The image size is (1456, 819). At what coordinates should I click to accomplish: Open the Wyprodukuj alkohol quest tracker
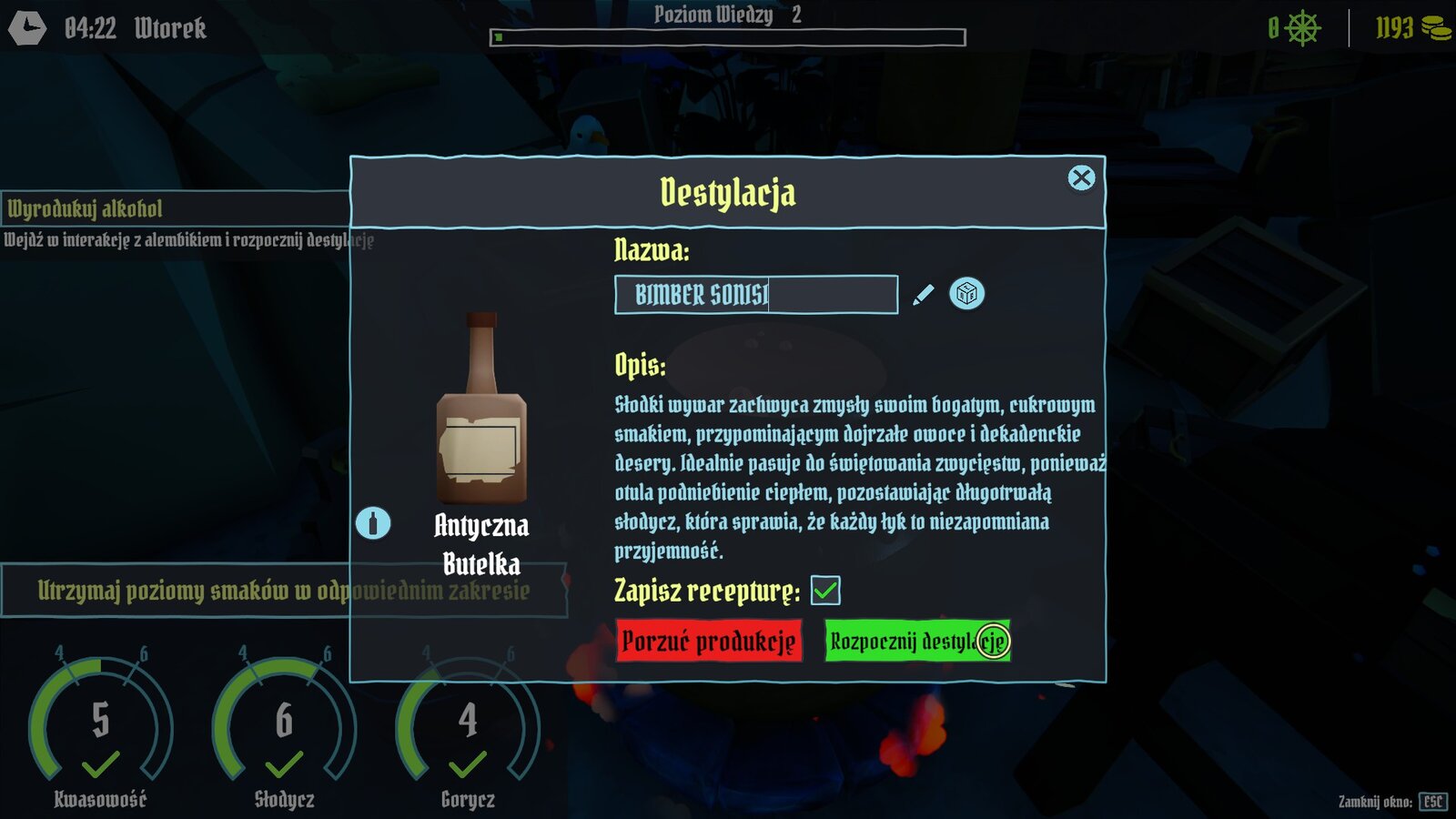click(x=173, y=209)
